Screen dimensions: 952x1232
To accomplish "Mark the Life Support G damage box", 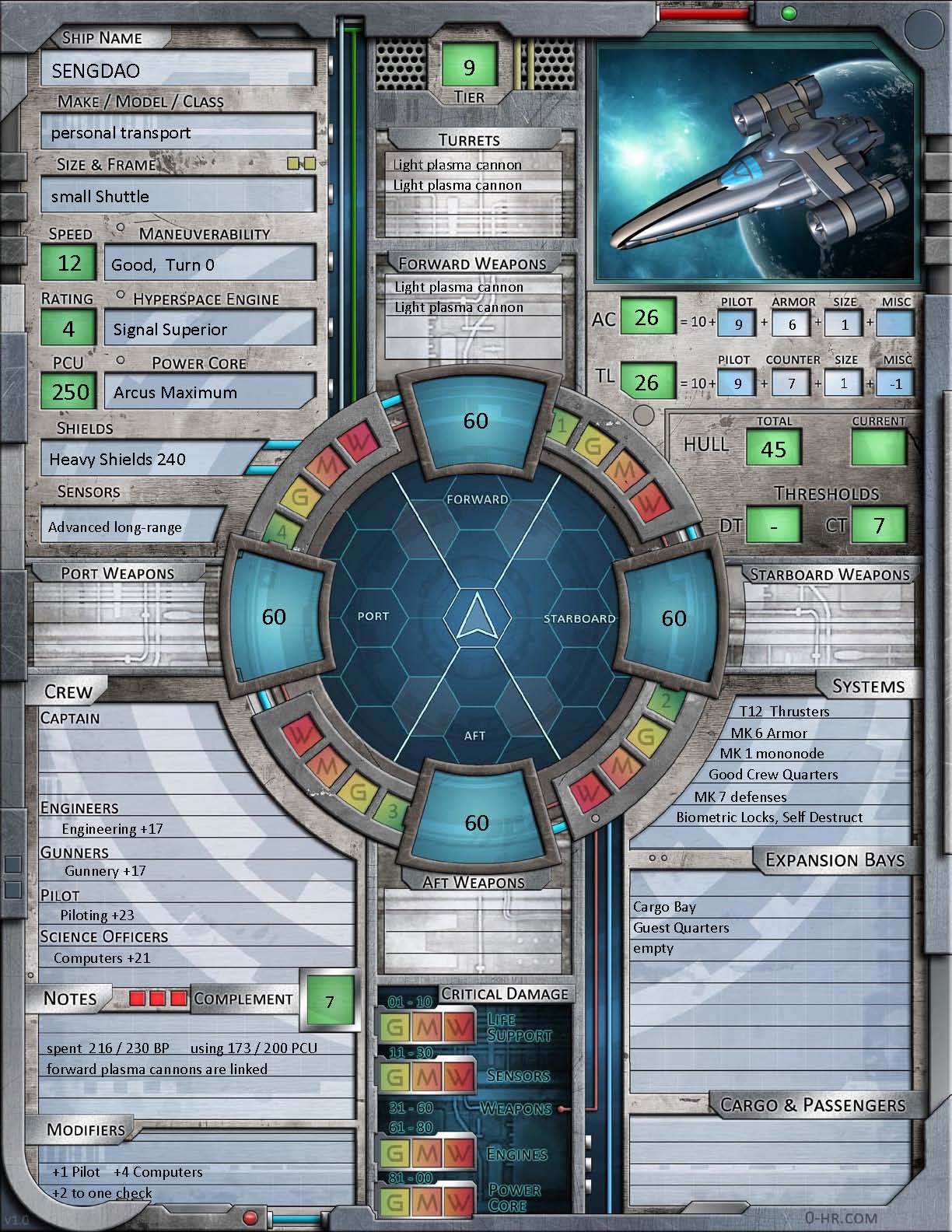I will tap(395, 1027).
